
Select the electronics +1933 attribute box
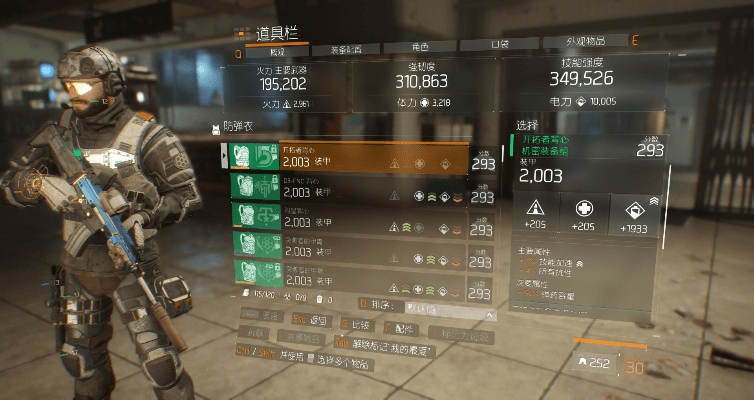(x=637, y=213)
